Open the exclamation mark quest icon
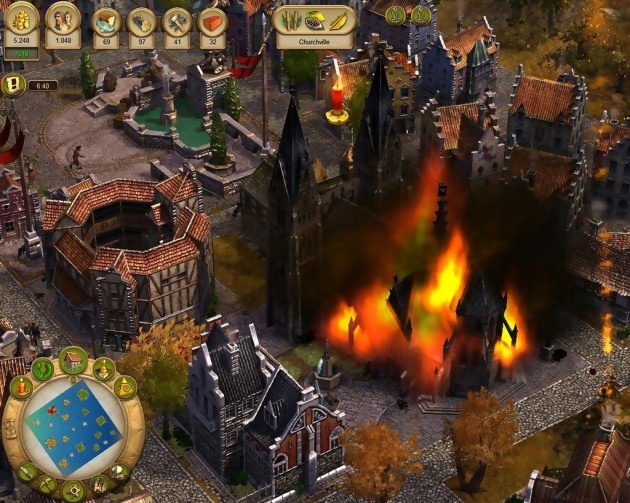Image resolution: width=630 pixels, height=503 pixels. pyautogui.click(x=13, y=85)
